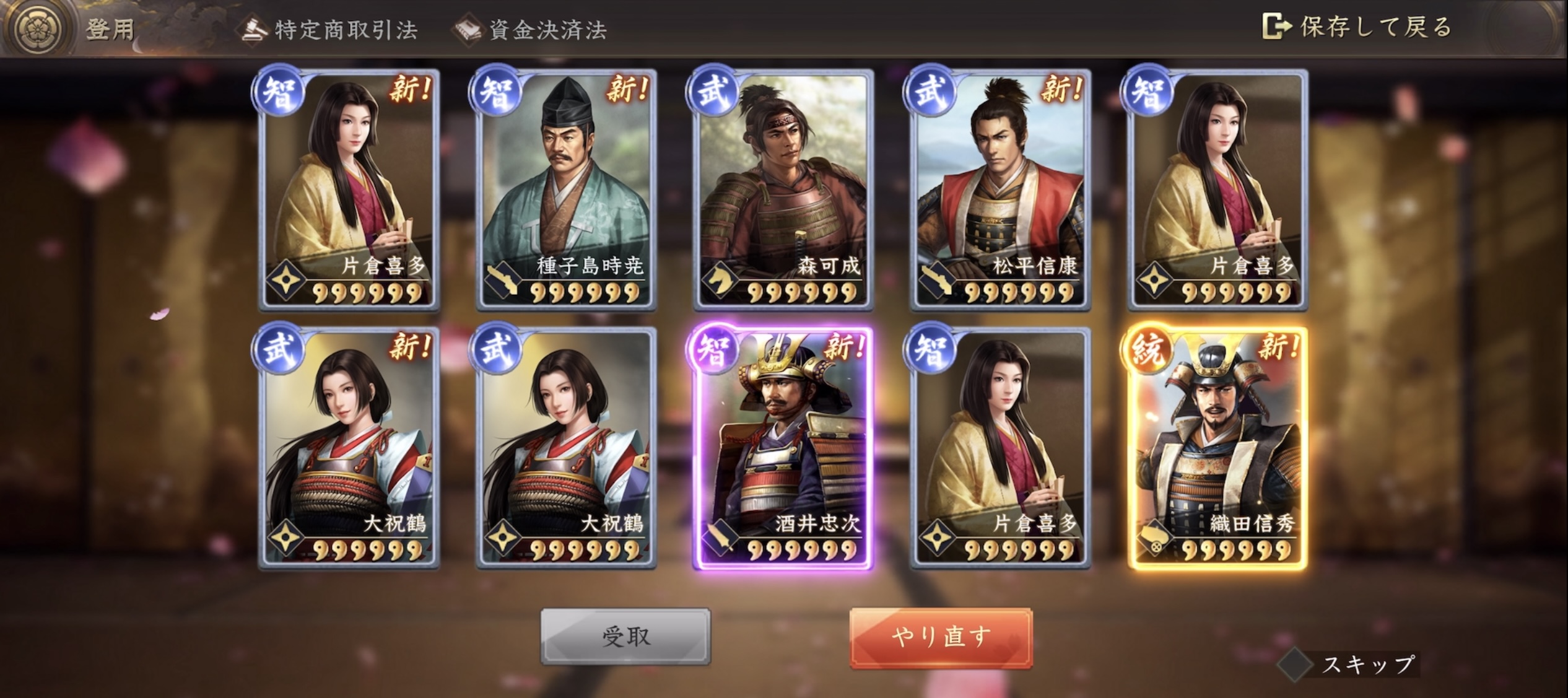
Task: Select the 森可成 officer card
Action: coord(783,190)
